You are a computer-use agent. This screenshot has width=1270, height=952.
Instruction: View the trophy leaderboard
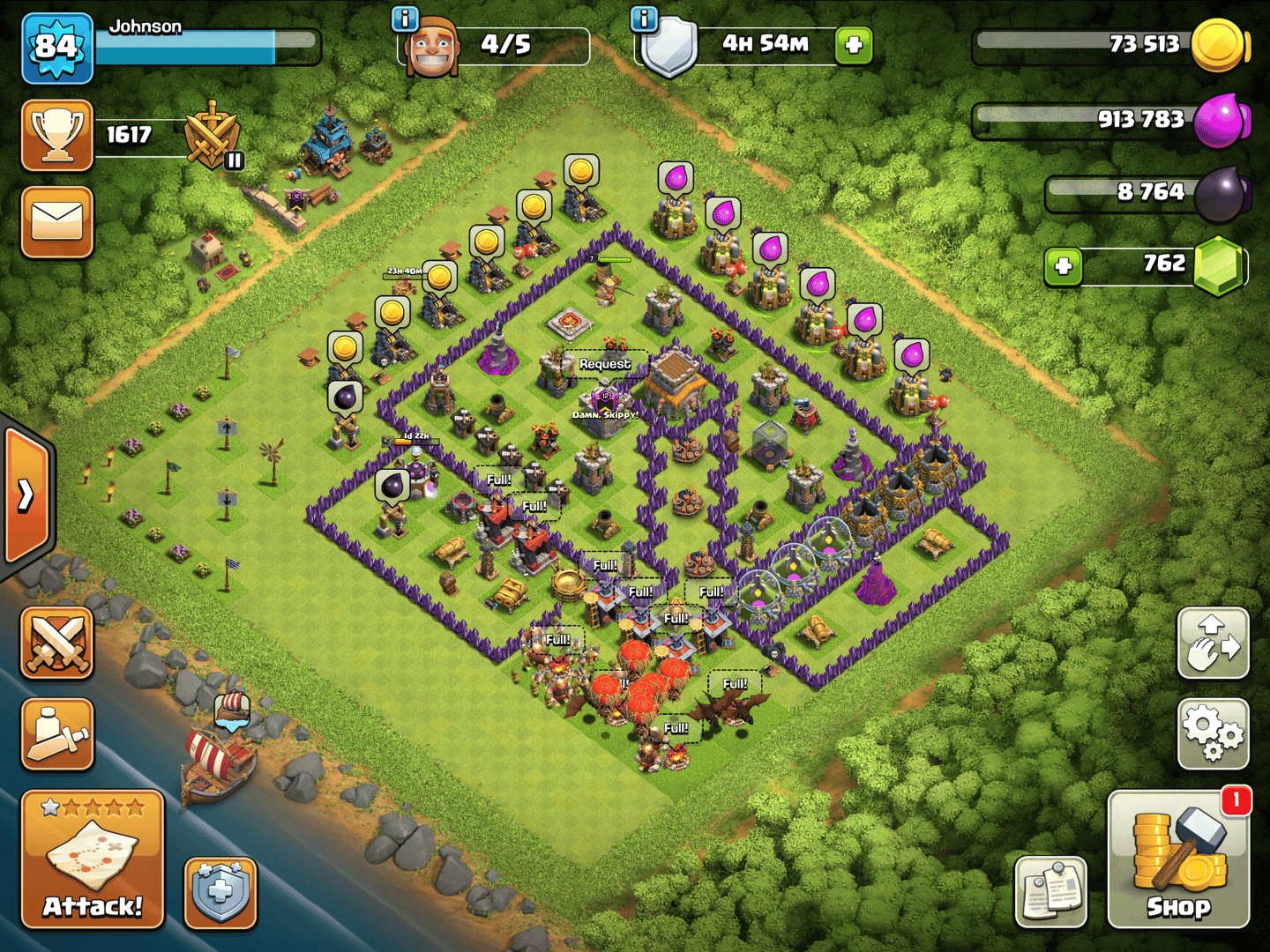pyautogui.click(x=57, y=136)
